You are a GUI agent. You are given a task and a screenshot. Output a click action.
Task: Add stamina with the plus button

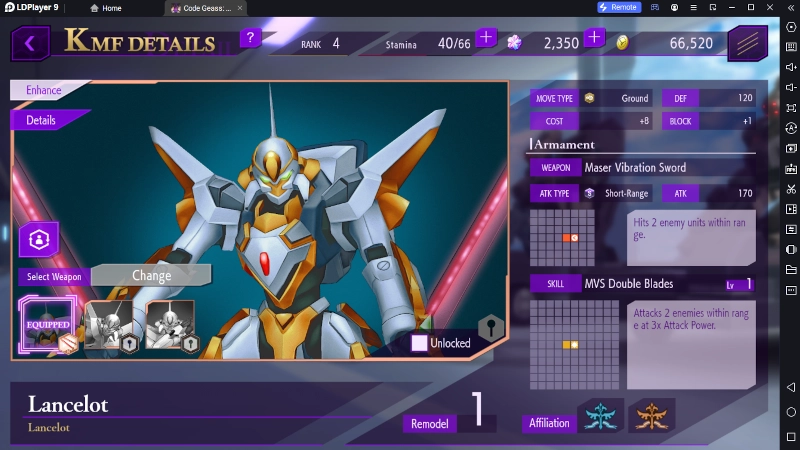tap(486, 38)
